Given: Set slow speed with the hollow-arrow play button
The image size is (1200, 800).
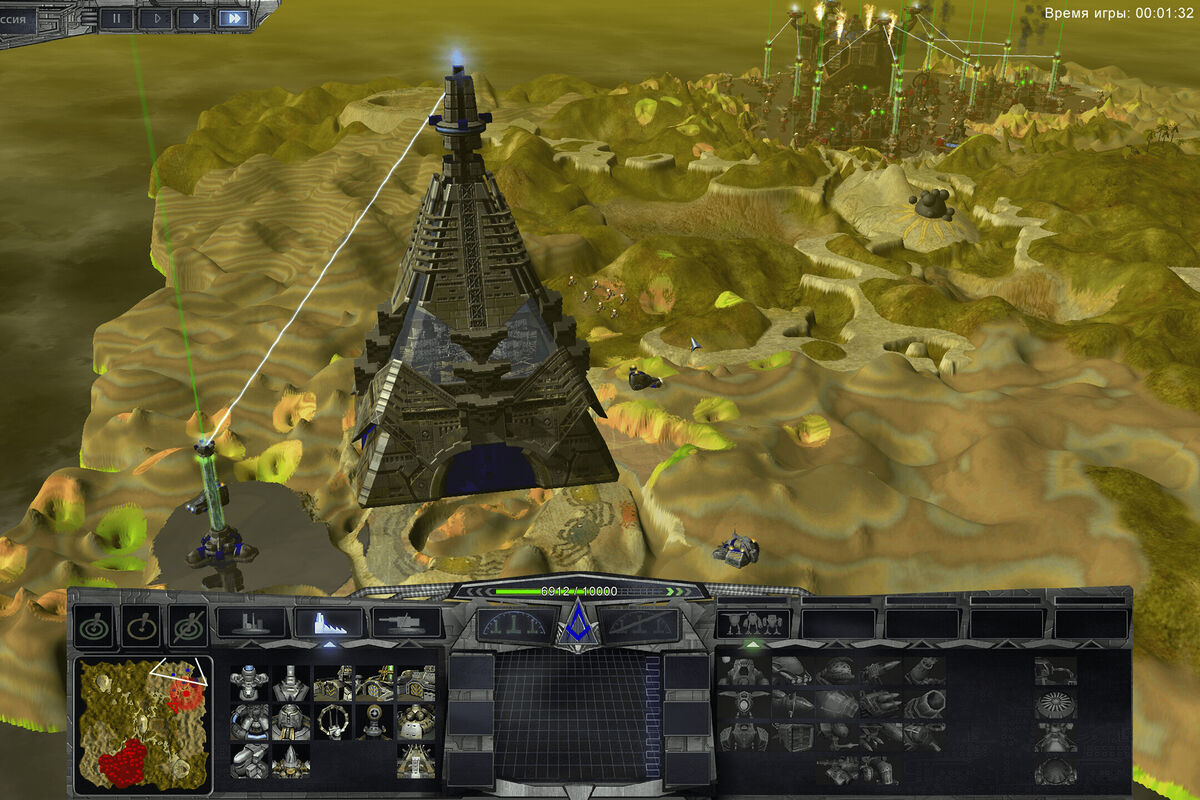Looking at the screenshot, I should (x=156, y=17).
